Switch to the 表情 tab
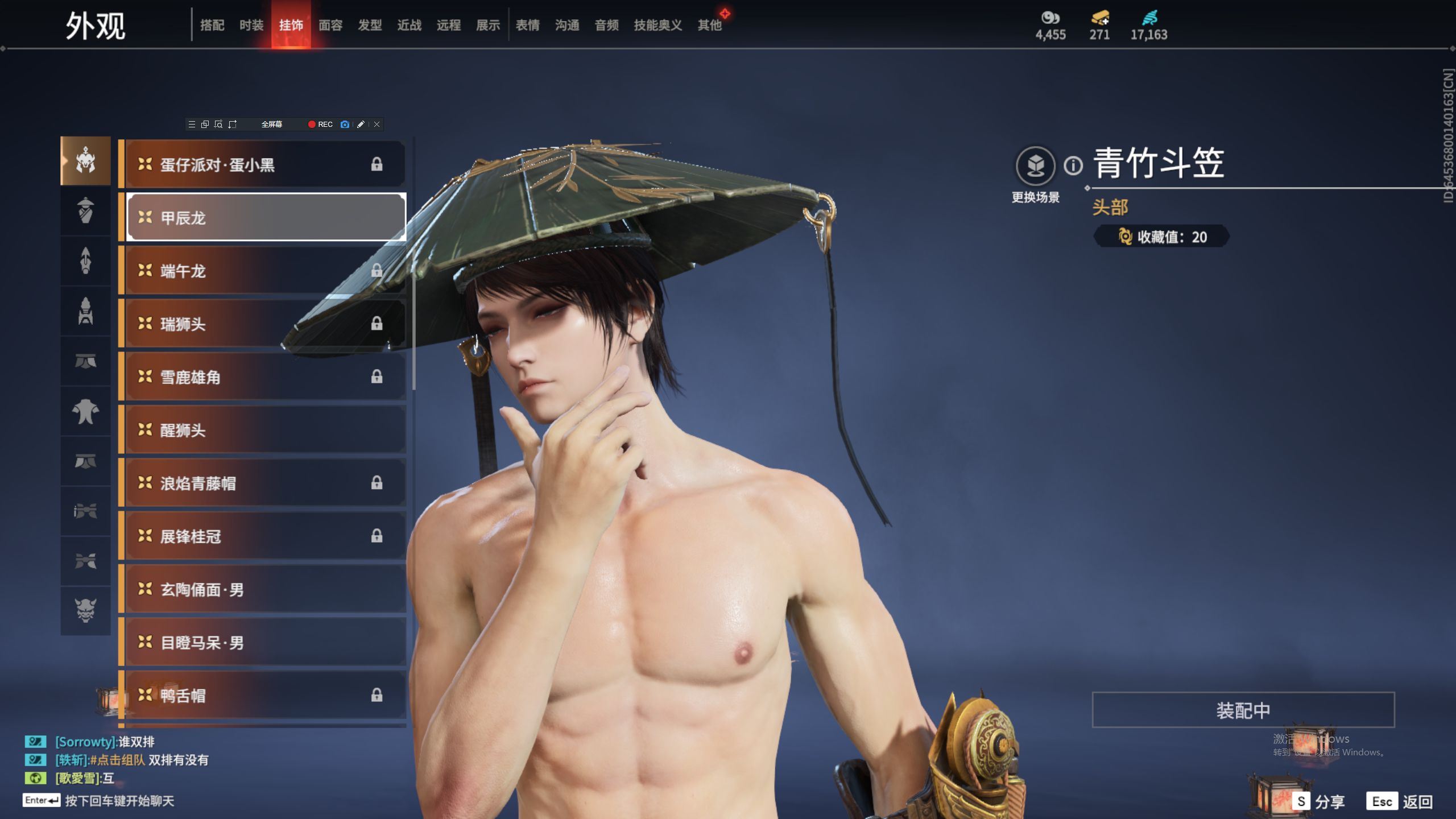 527,25
